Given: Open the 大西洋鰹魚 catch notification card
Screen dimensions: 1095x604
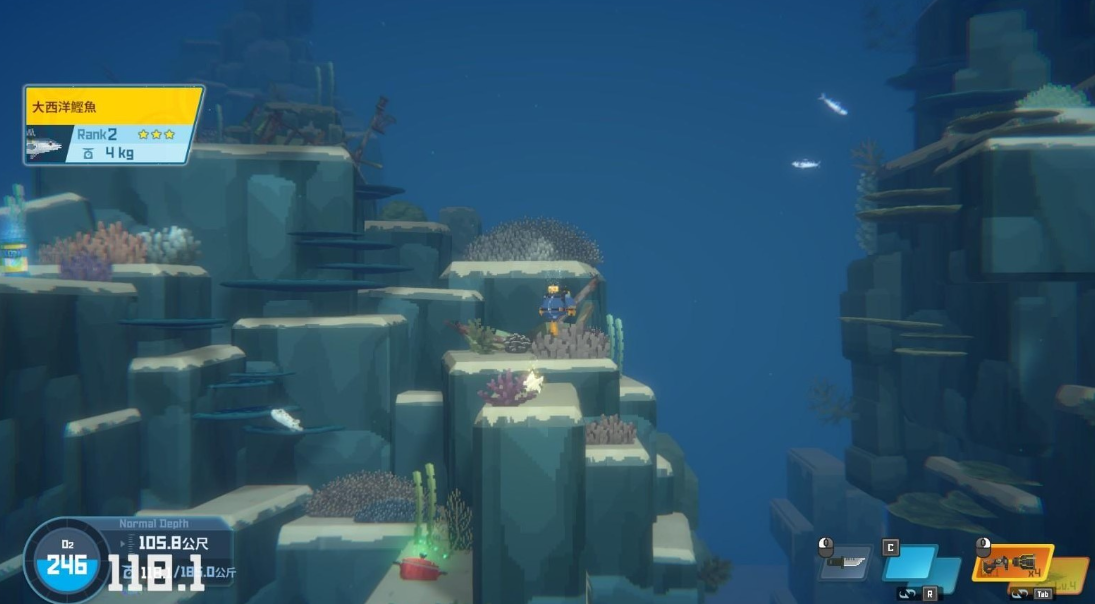Looking at the screenshot, I should [112, 124].
